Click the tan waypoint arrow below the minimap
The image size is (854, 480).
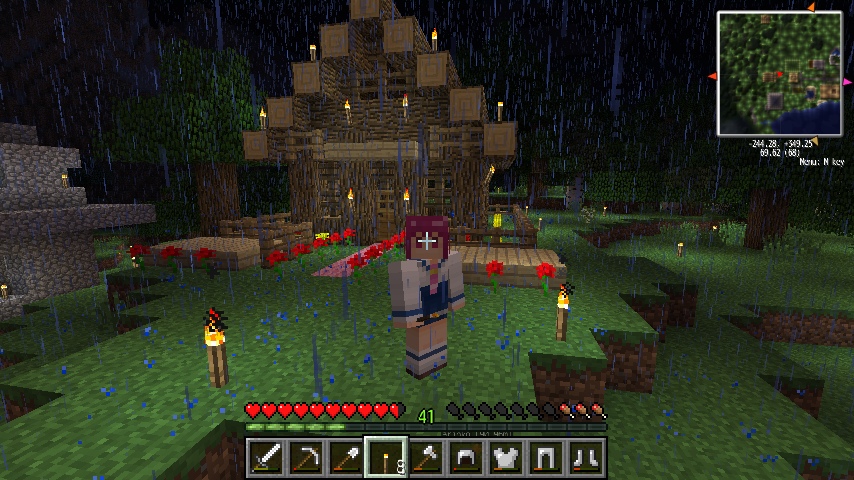pyautogui.click(x=813, y=141)
